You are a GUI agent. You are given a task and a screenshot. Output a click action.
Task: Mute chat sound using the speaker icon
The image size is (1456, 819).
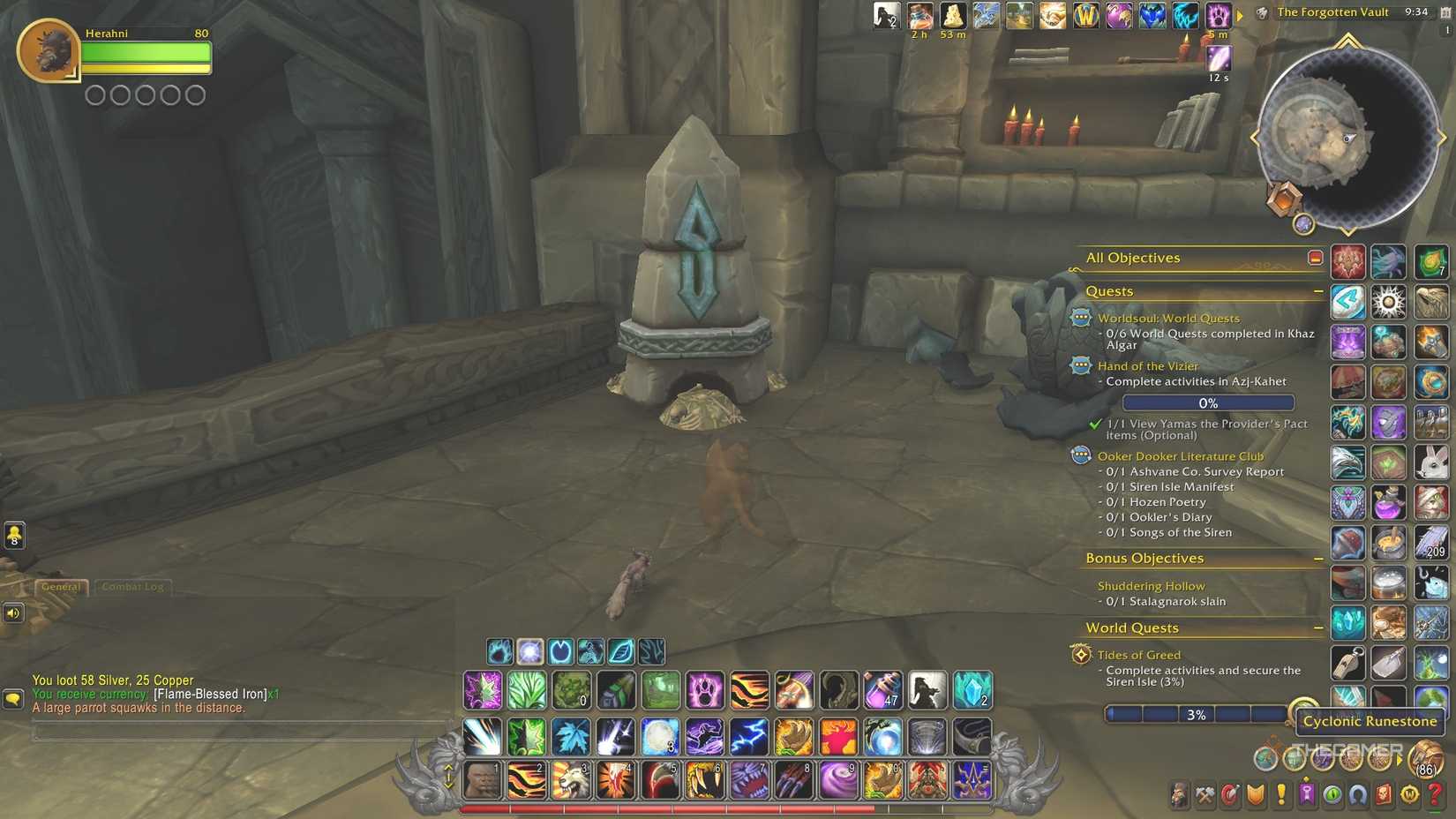pos(13,612)
